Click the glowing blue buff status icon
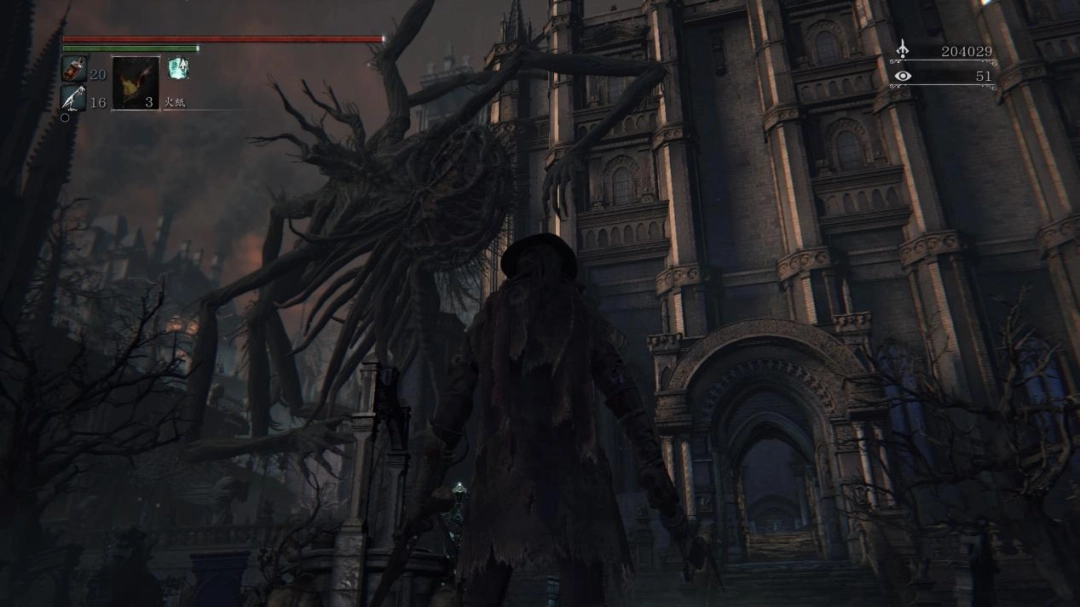Image resolution: width=1080 pixels, height=607 pixels. (x=178, y=68)
